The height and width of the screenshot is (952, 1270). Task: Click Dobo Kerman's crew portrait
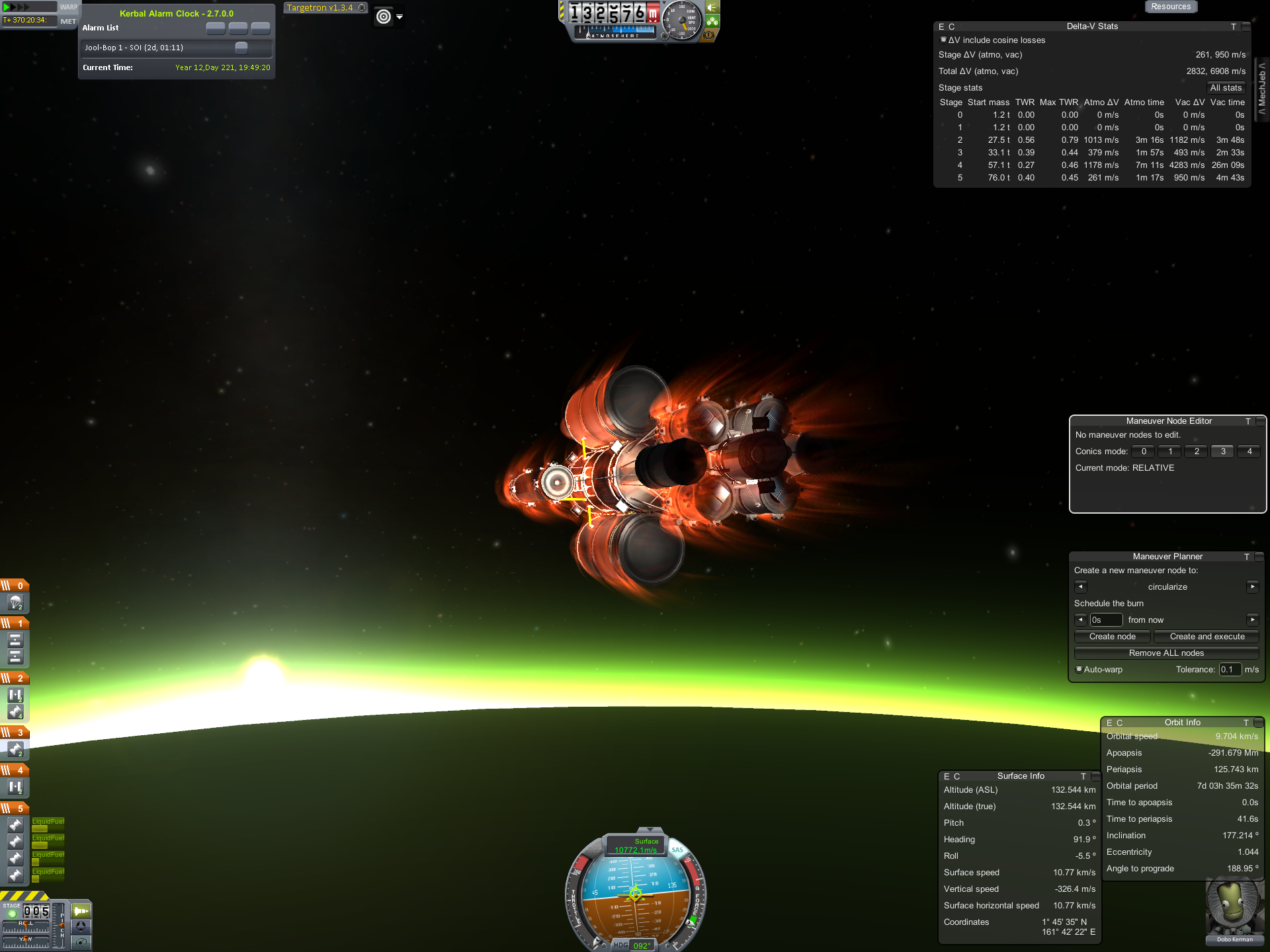(x=1234, y=909)
